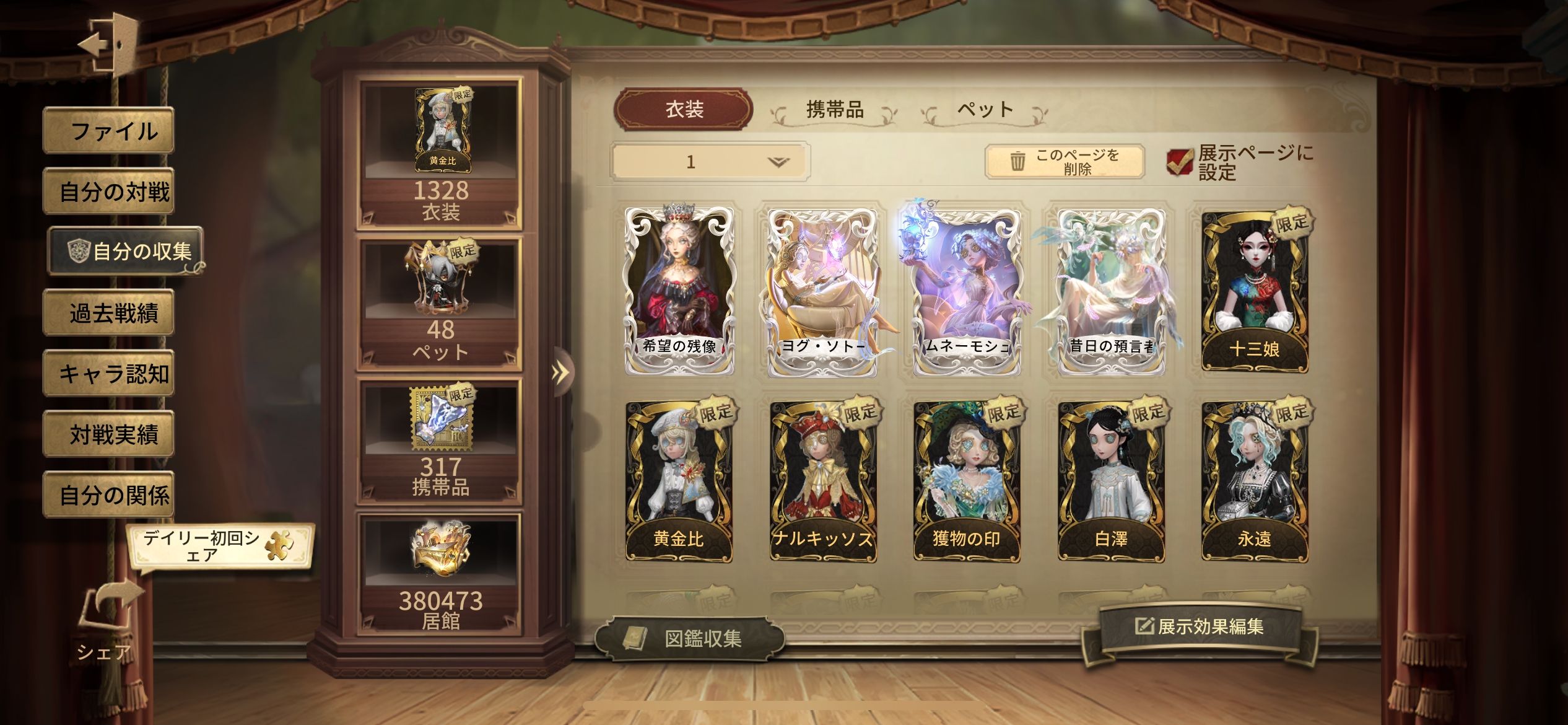This screenshot has width=1568, height=725.
Task: Open the 自分の対戦 menu
Action: click(x=108, y=191)
